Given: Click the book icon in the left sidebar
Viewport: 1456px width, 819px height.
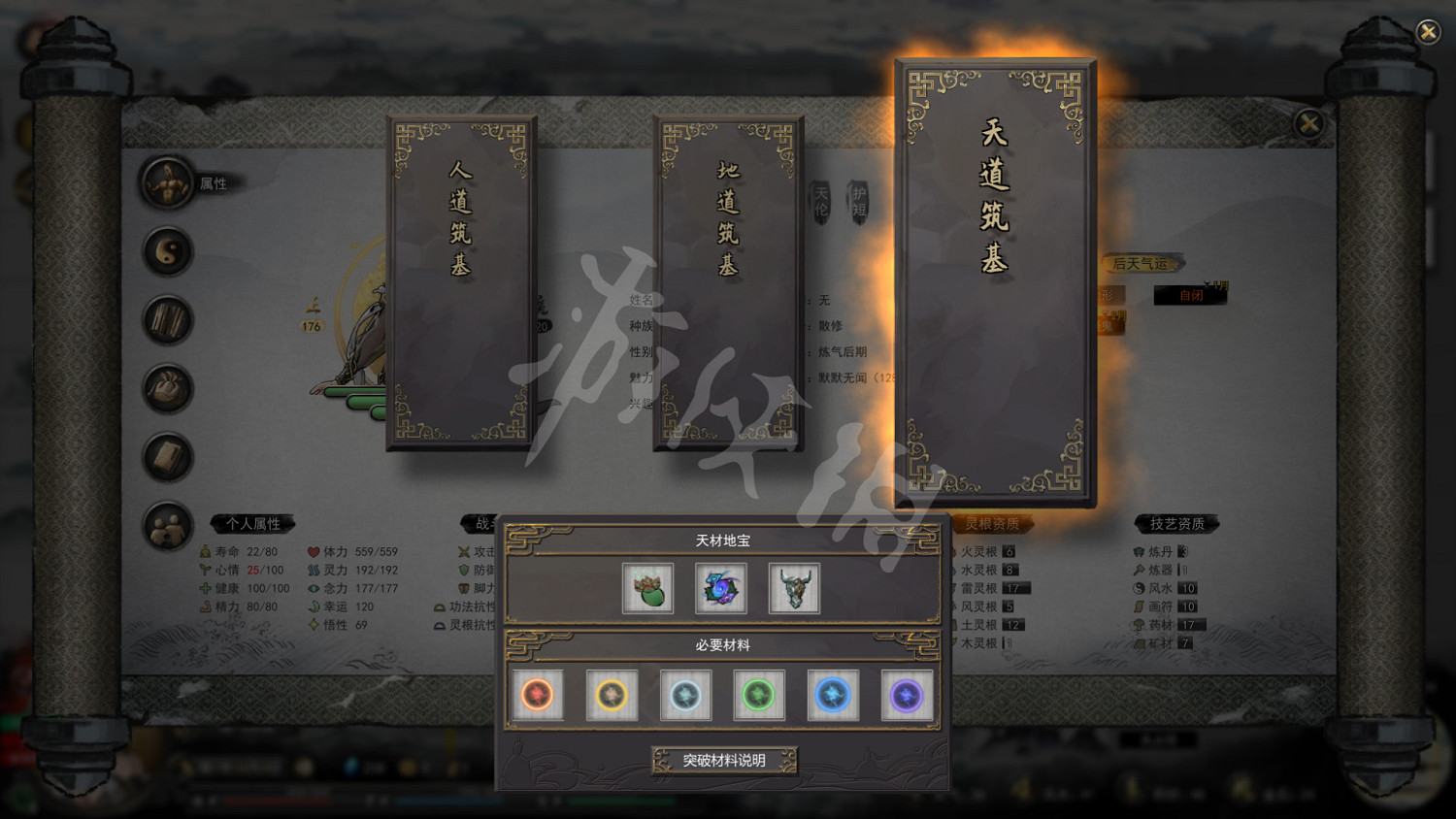Looking at the screenshot, I should tap(167, 456).
